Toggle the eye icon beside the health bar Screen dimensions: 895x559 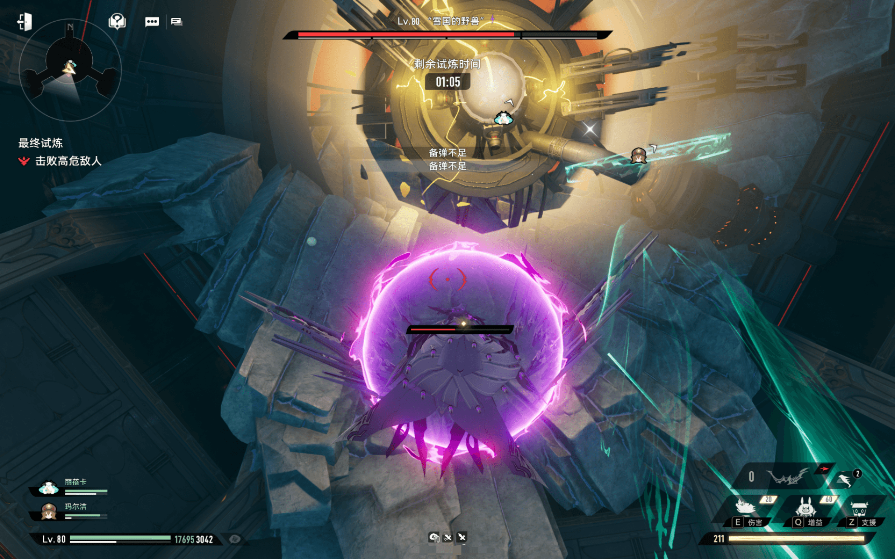(x=235, y=539)
